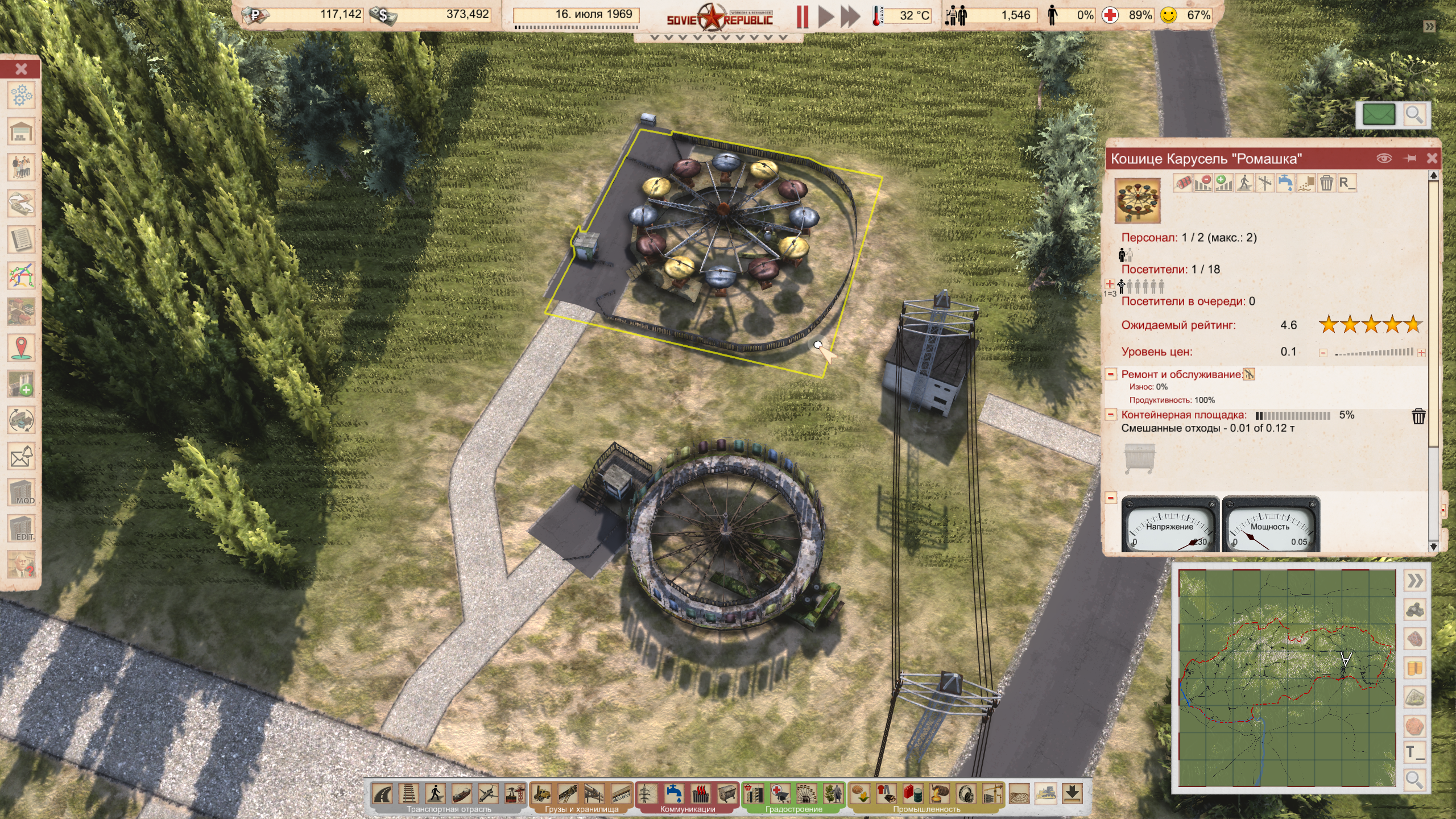Select the bulldozer terrain tool

point(1046,793)
